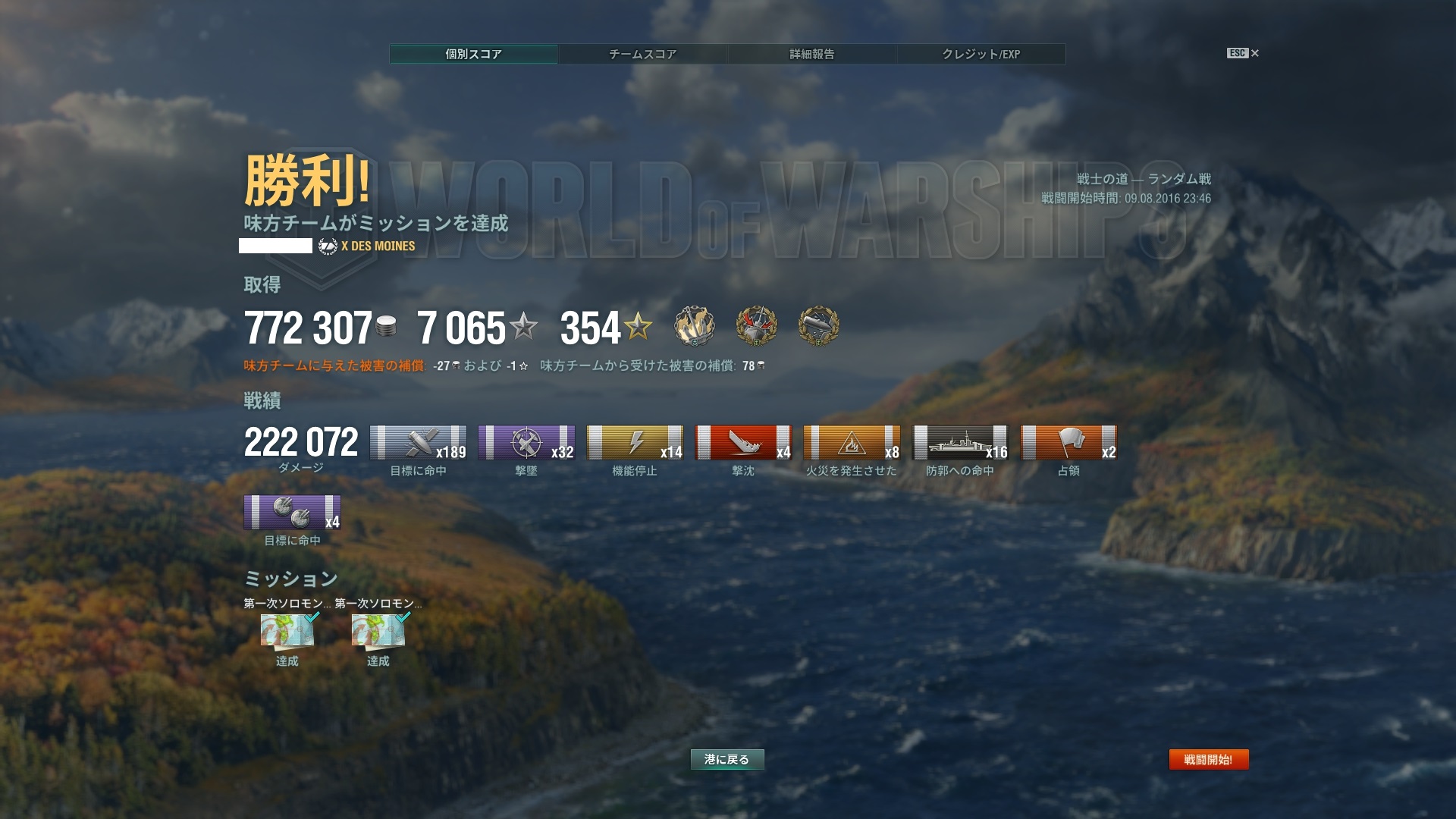Open the second 第一次ソロモン mission thumbnail
1456x819 pixels.
click(x=378, y=631)
